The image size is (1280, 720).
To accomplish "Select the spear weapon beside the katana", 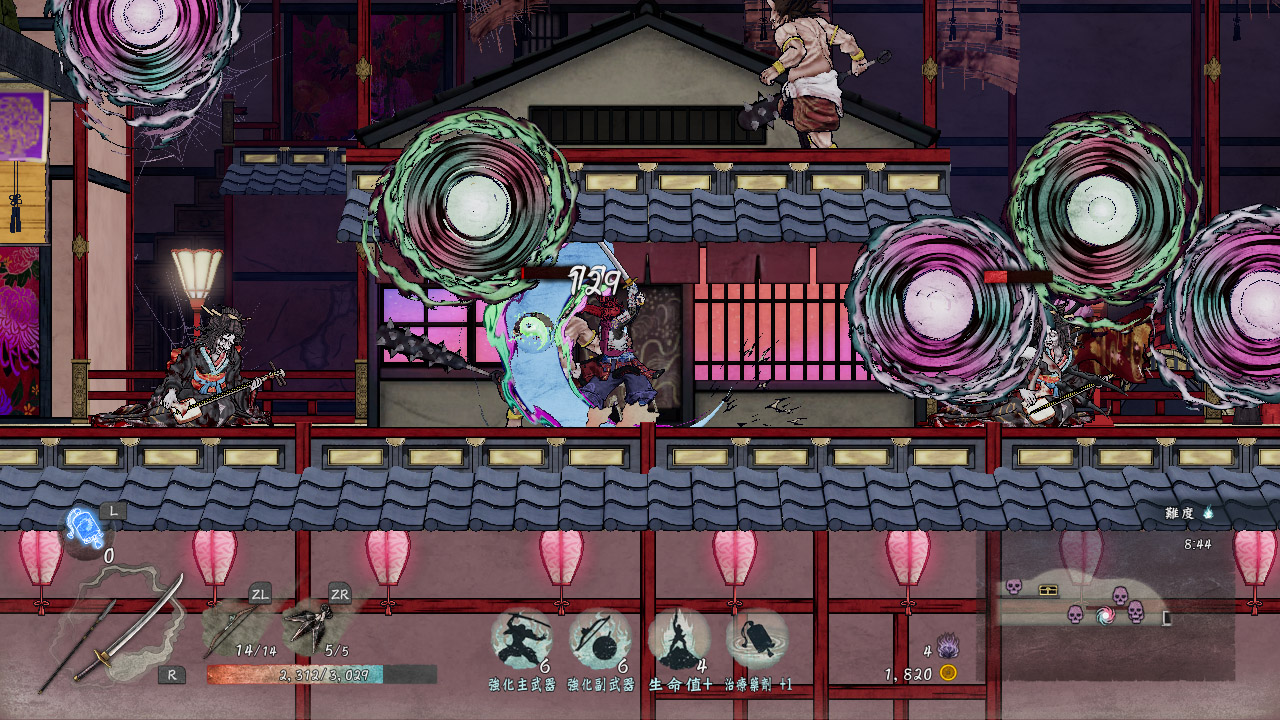I will (78, 647).
